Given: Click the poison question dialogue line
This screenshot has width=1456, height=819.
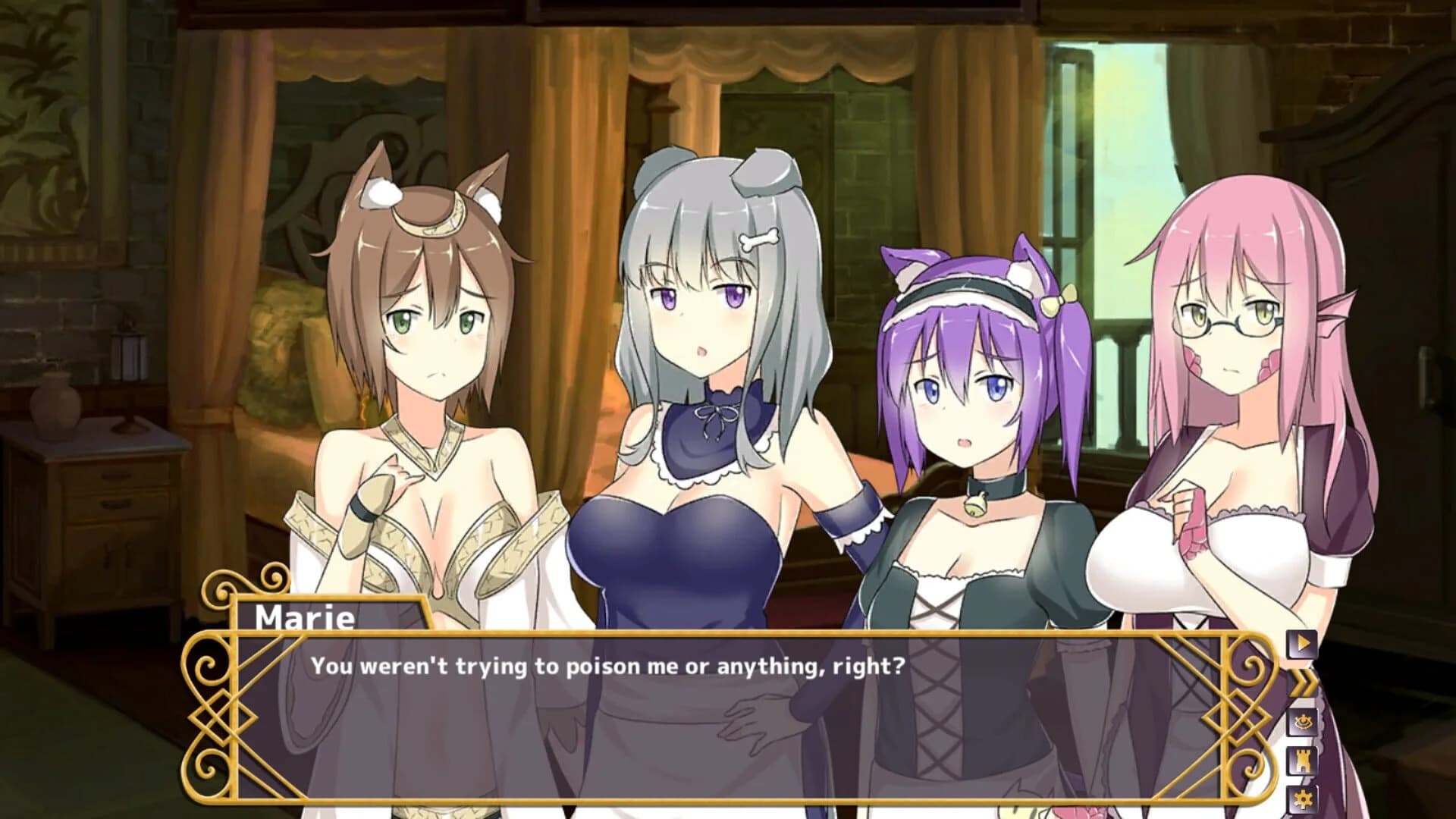Looking at the screenshot, I should (607, 667).
